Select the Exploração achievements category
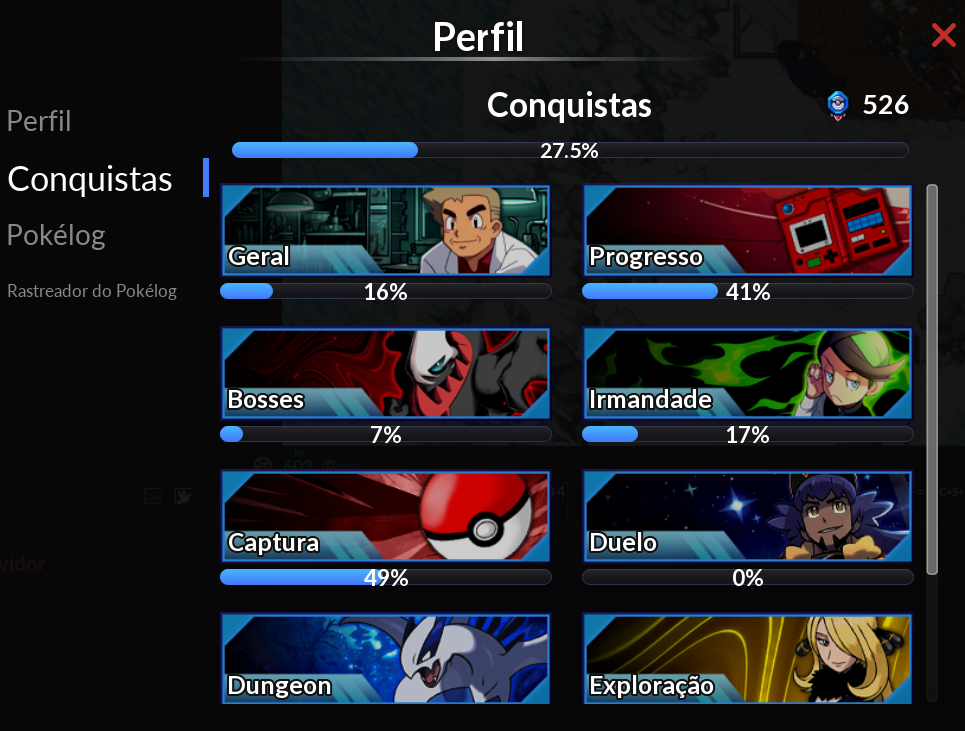The width and height of the screenshot is (965, 731). tap(747, 659)
